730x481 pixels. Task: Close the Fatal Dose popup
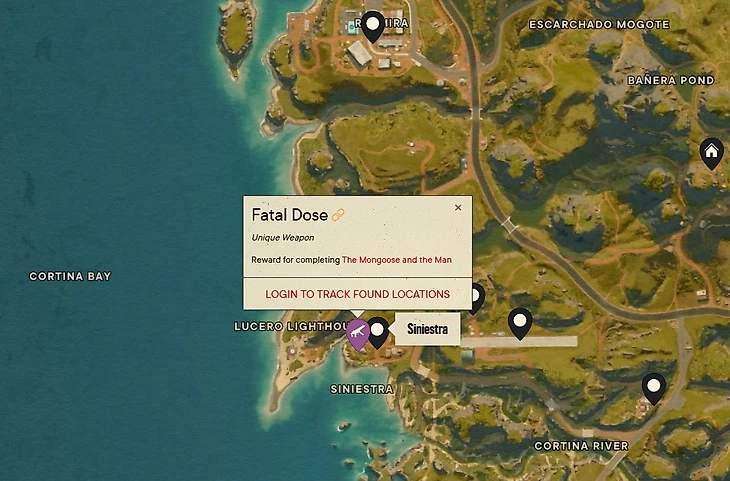tap(458, 208)
